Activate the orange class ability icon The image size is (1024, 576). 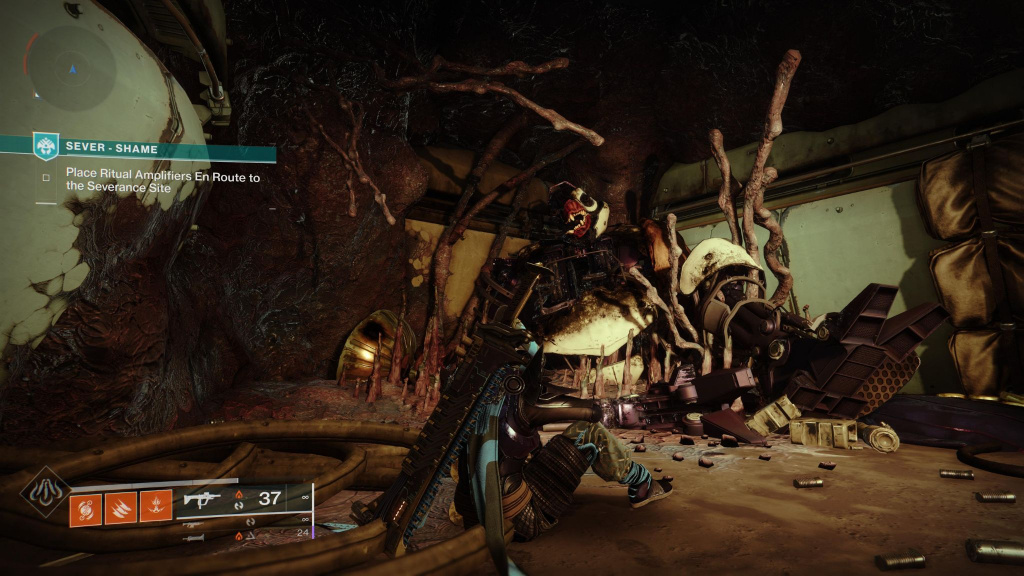(x=154, y=507)
